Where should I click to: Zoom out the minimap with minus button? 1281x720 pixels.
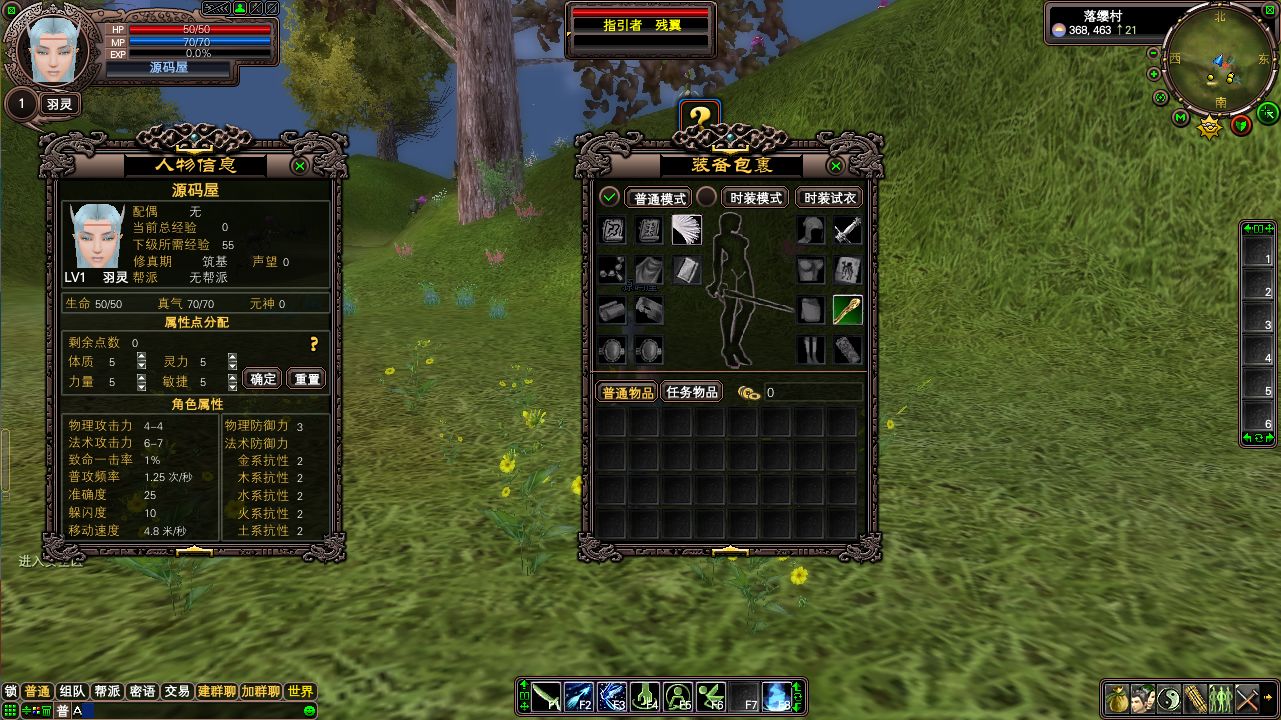click(x=1154, y=53)
